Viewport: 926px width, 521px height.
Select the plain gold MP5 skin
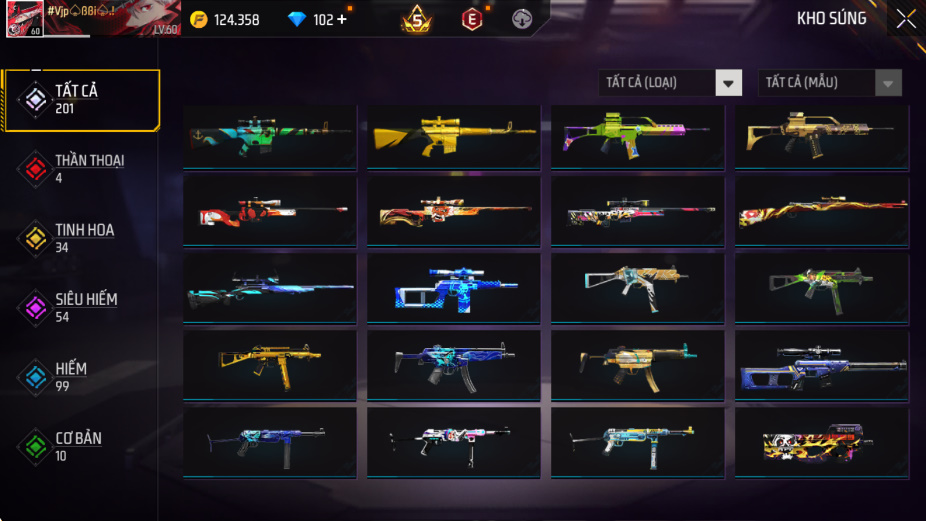pyautogui.click(x=270, y=365)
